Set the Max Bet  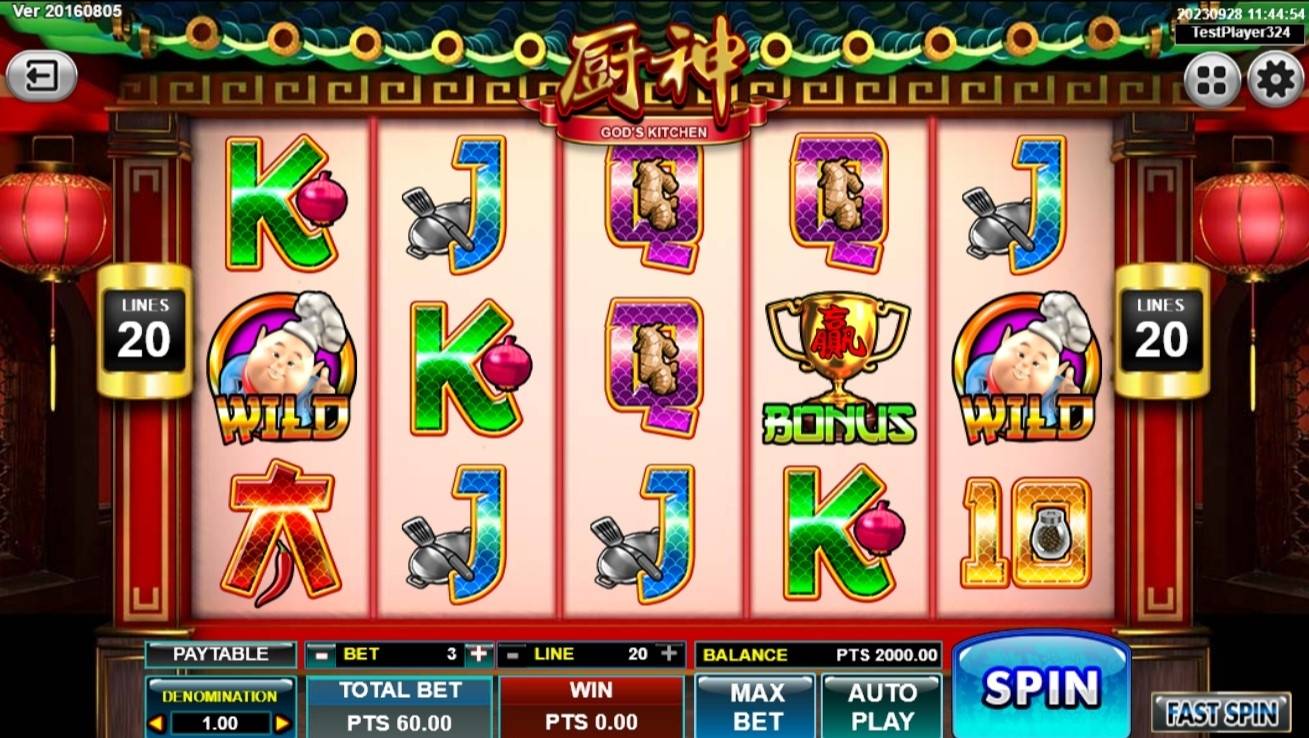(757, 706)
